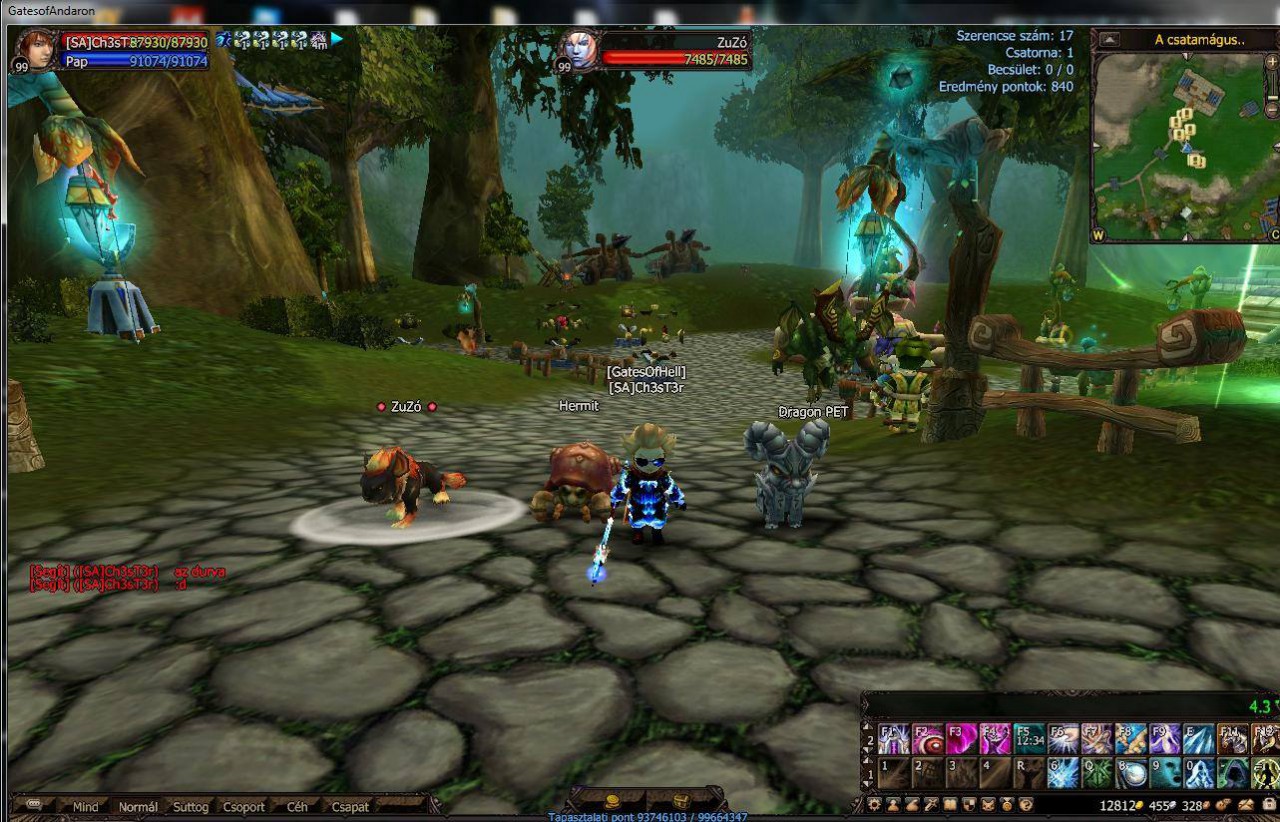Use the F9 purple angel skill

(1164, 740)
